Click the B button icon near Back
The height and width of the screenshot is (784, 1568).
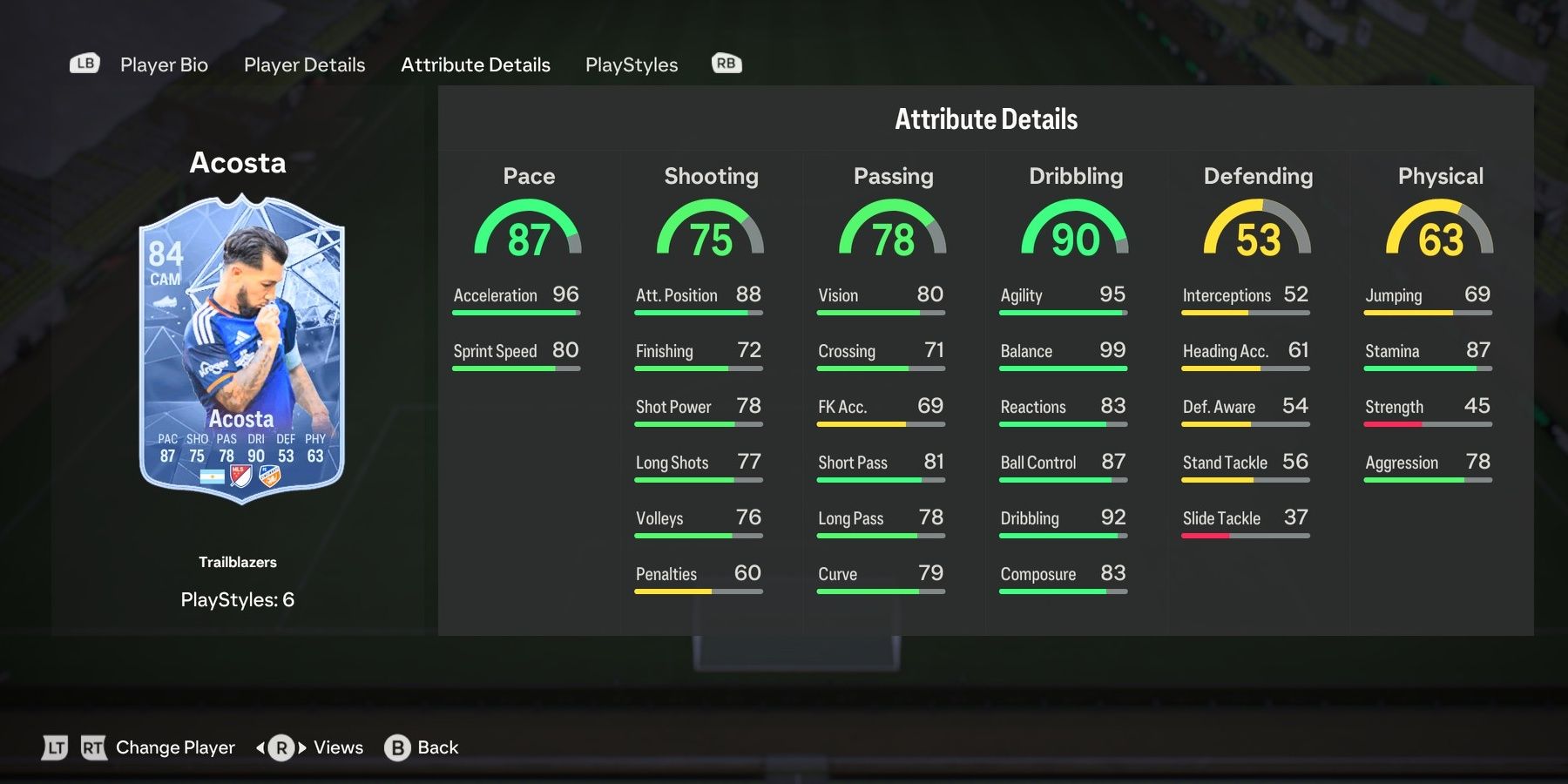[396, 747]
